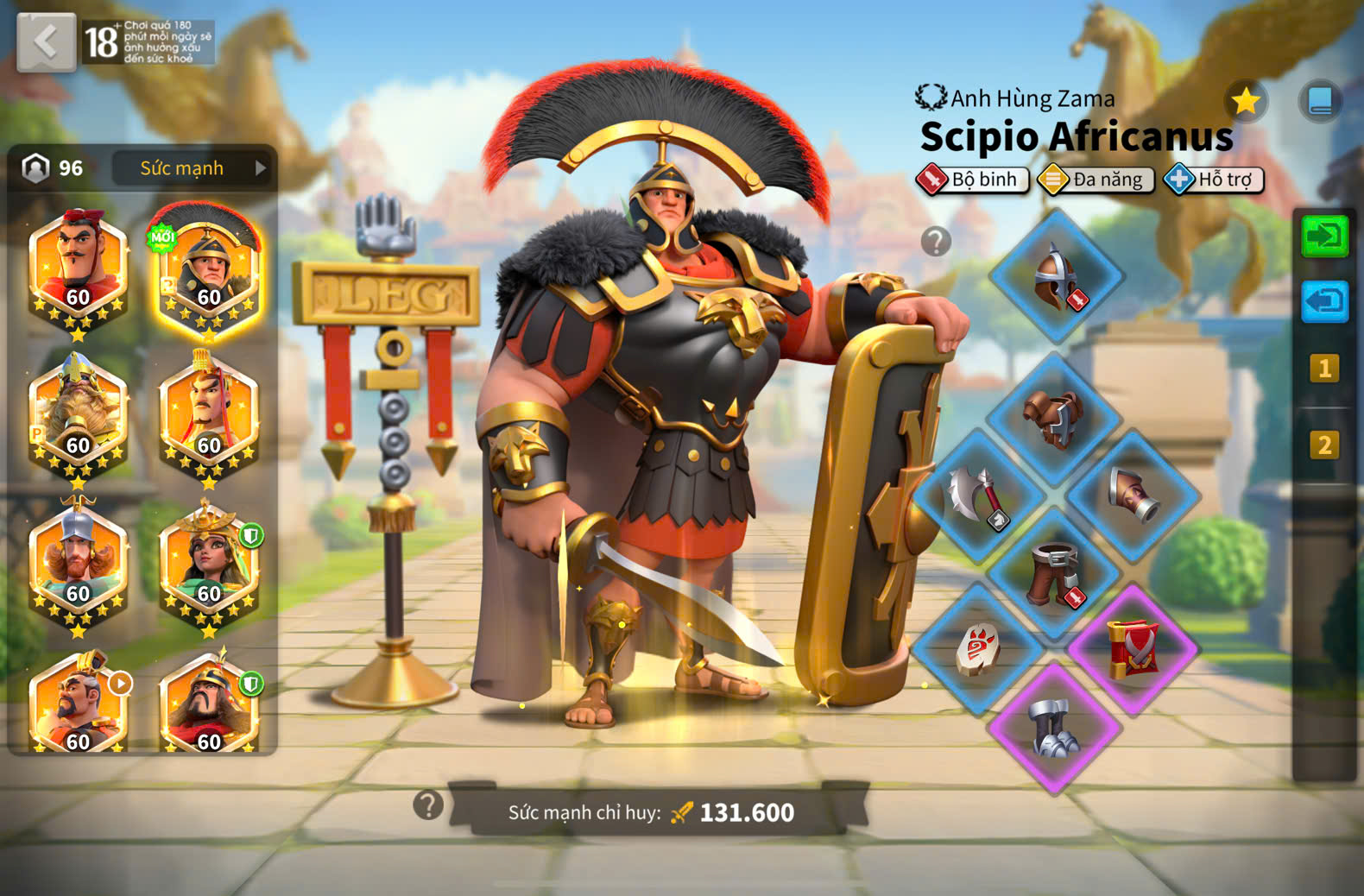Choose the red-hat mustached commander portrait
The width and height of the screenshot is (1364, 896).
78,266
